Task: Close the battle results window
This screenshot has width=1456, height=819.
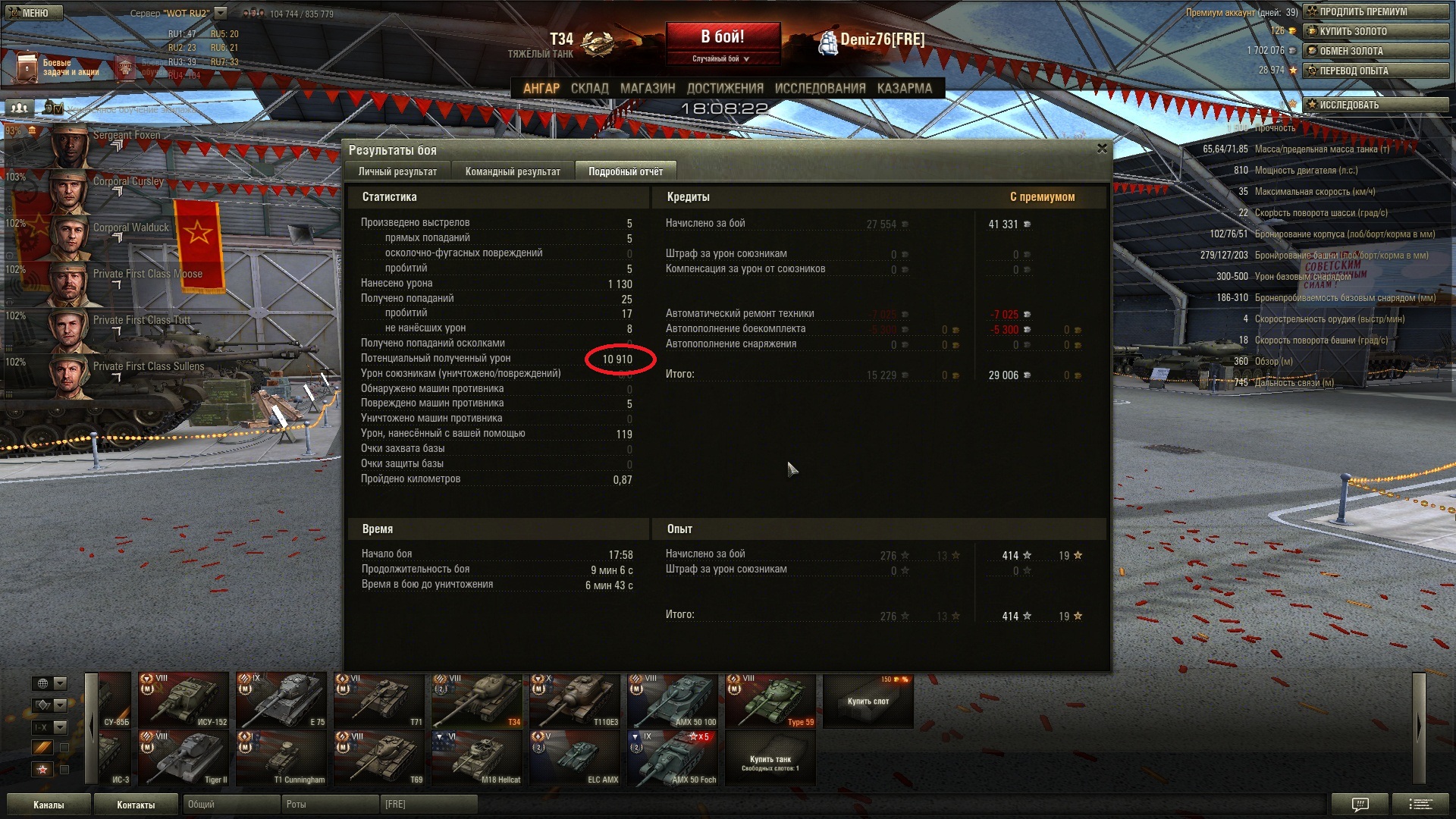Action: (1102, 149)
